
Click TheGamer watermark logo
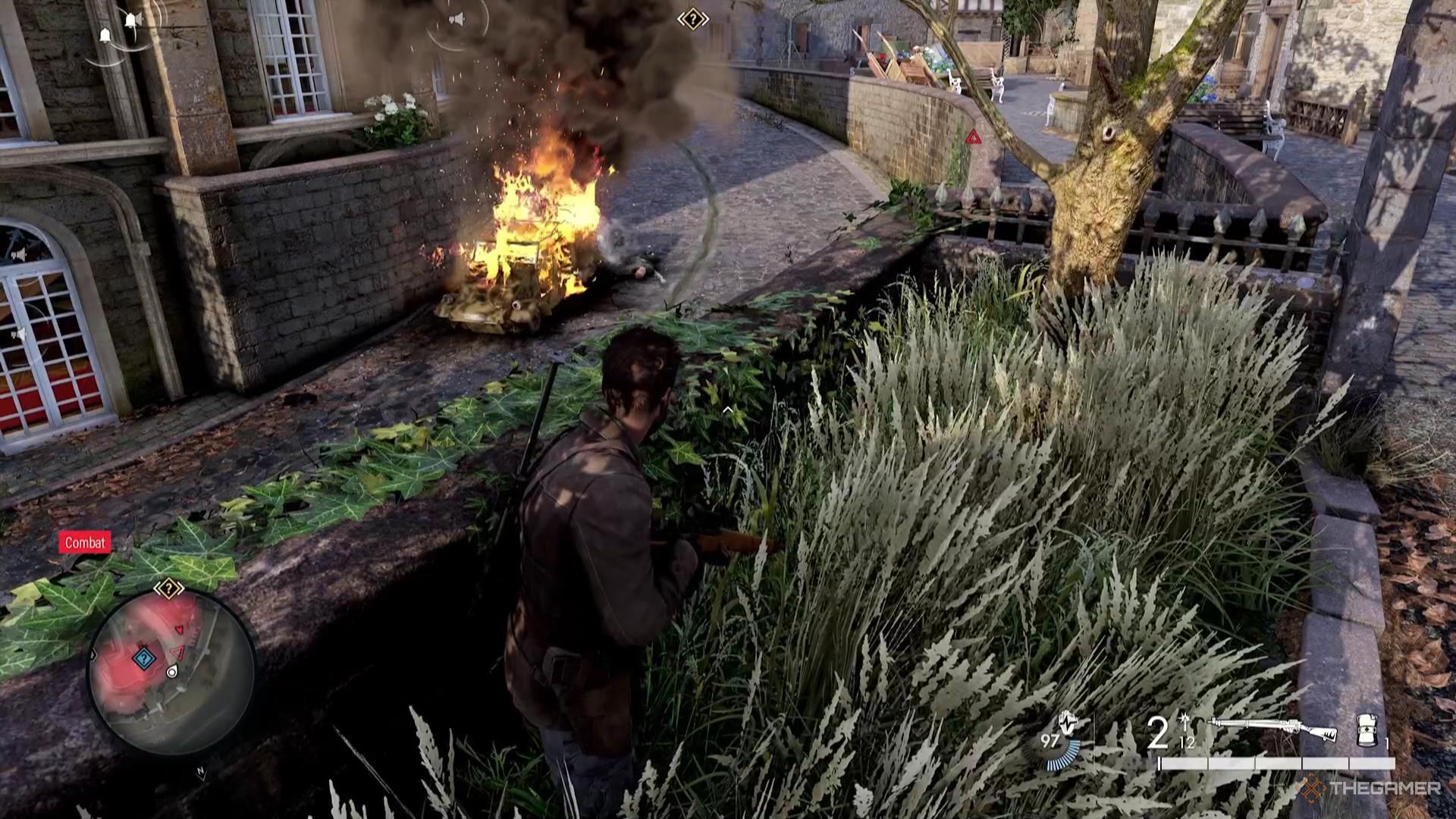(1368, 789)
